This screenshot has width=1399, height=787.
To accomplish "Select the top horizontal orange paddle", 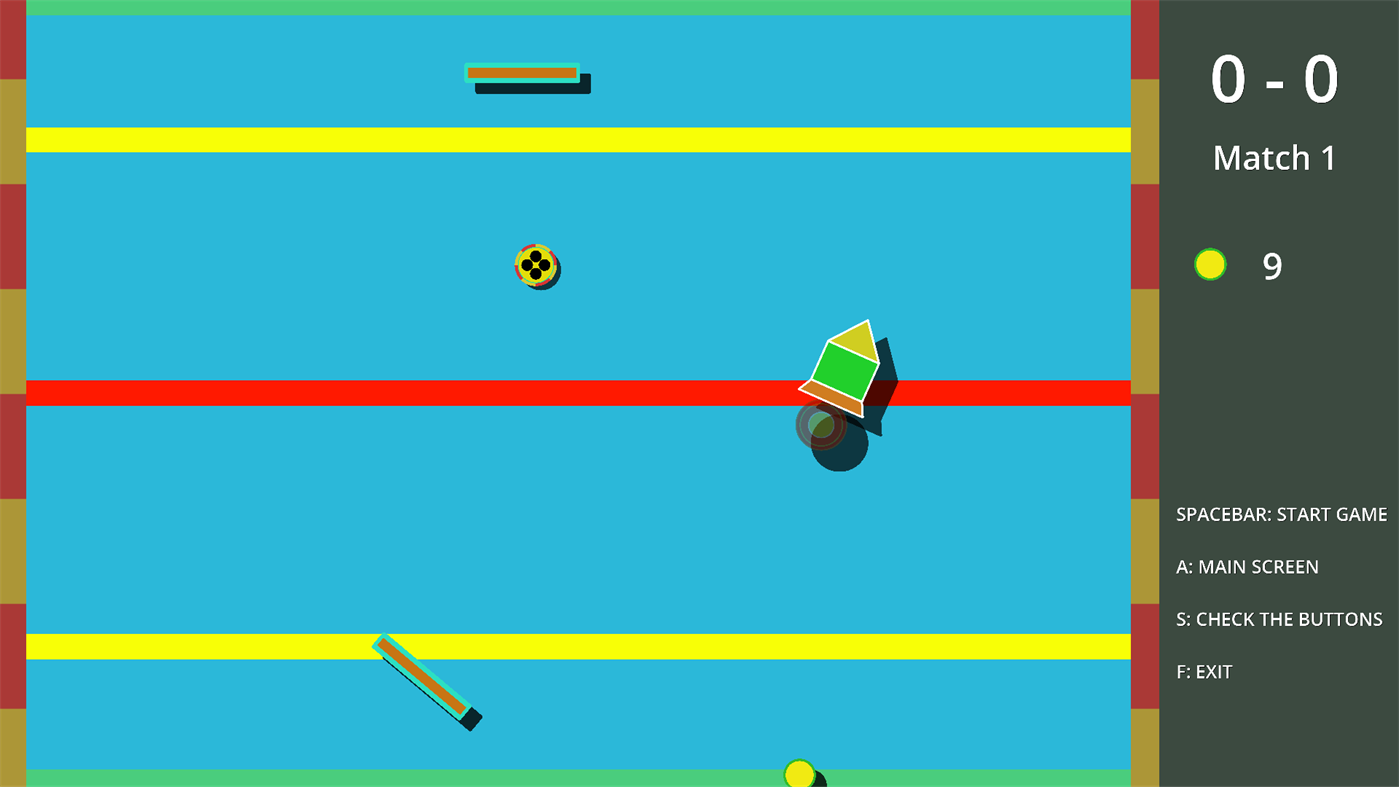I will click(521, 71).
